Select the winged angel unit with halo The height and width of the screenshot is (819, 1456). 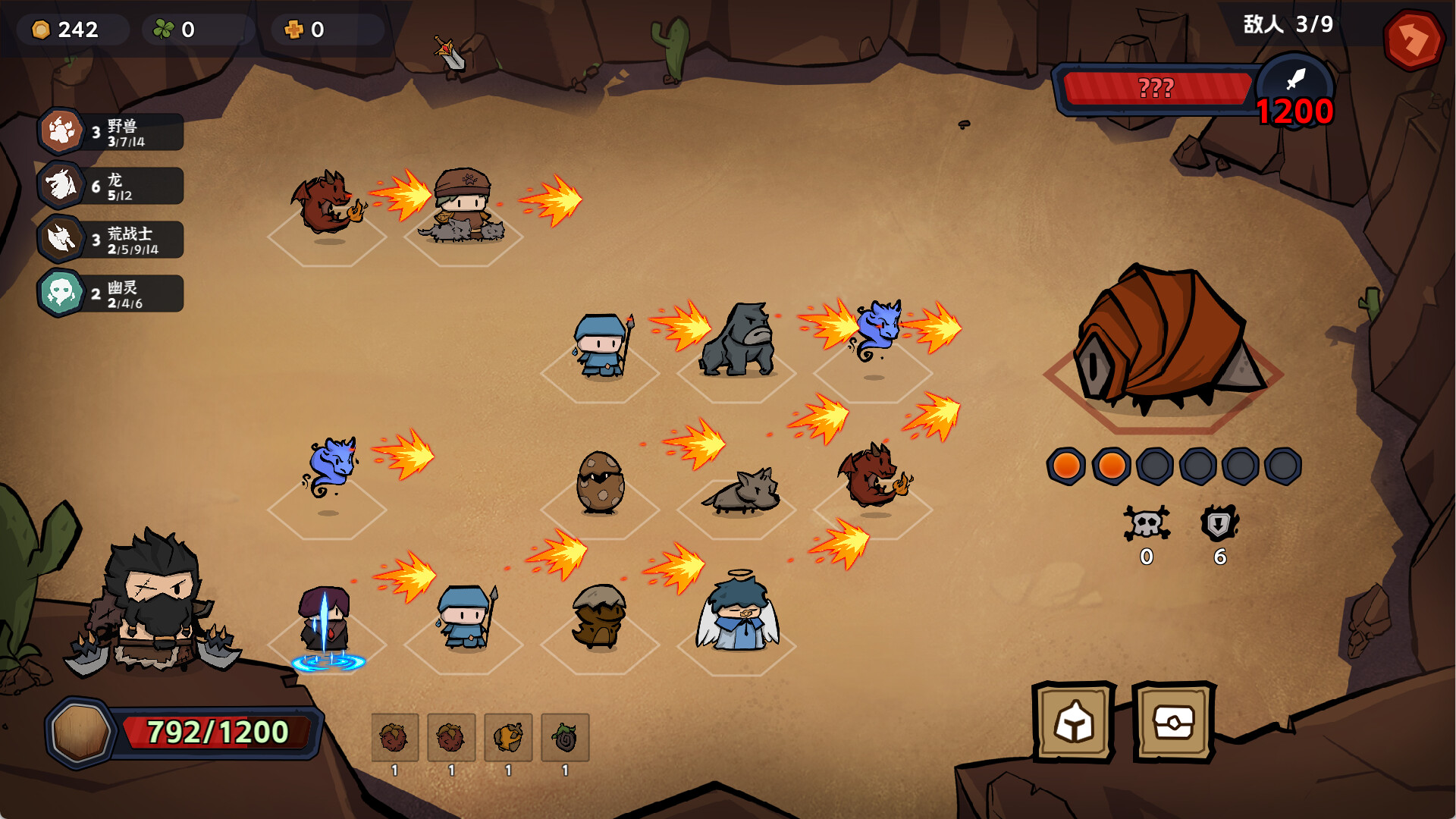(738, 613)
